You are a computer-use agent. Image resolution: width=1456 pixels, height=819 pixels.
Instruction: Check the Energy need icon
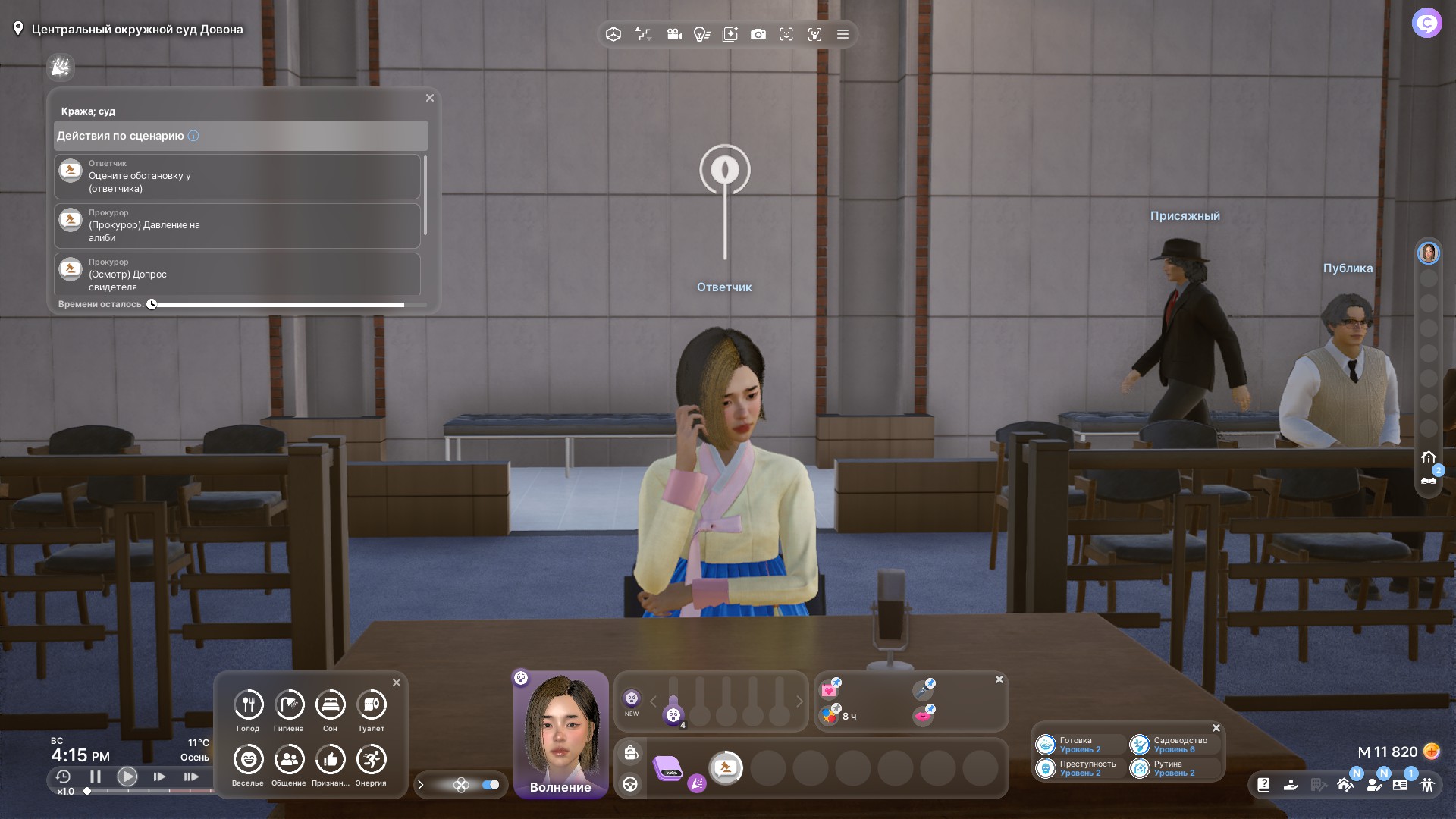click(371, 760)
